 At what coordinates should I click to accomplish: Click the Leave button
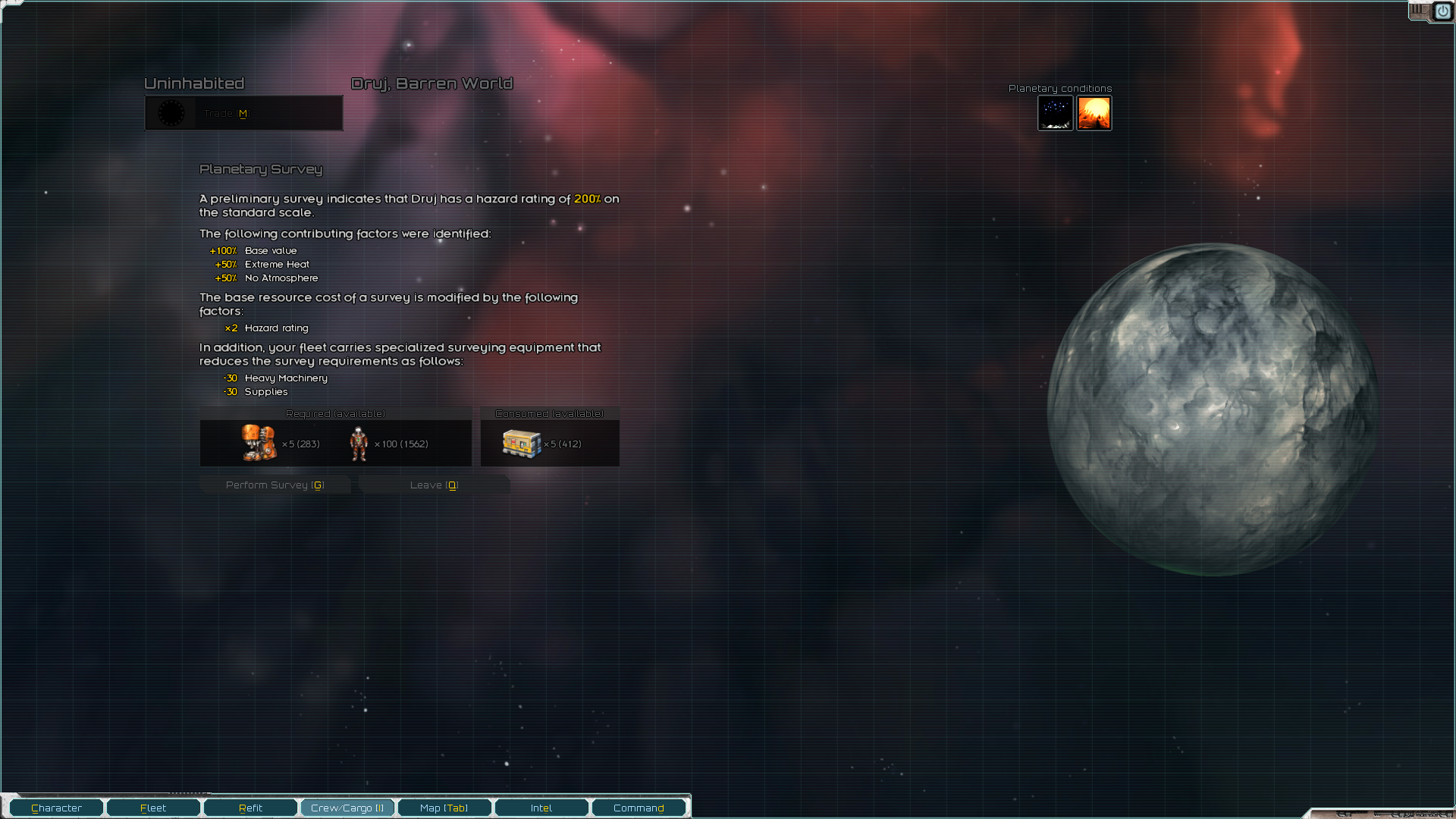[434, 484]
